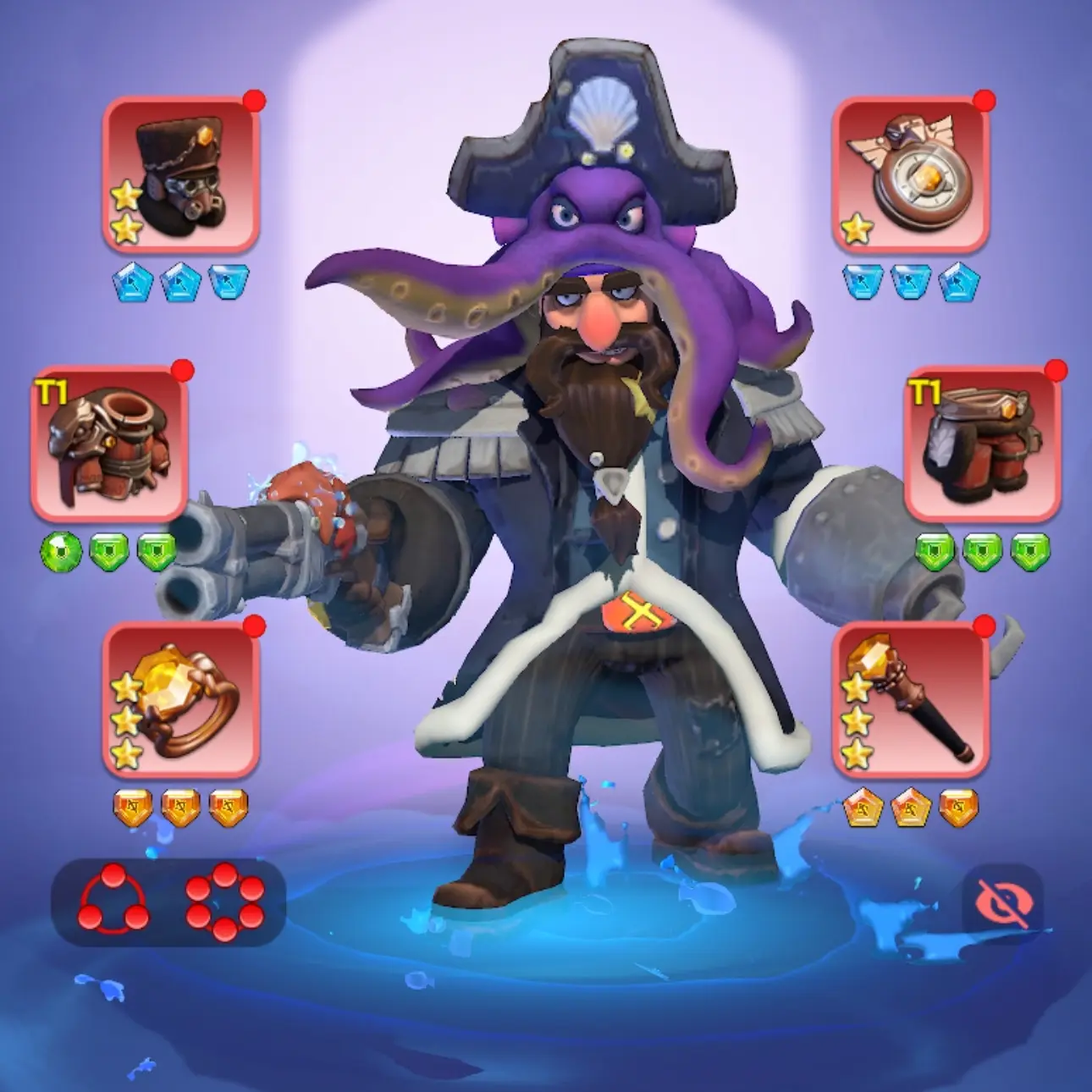The height and width of the screenshot is (1092, 1092).
Task: Select the T1 chest armor slot
Action: click(x=108, y=444)
